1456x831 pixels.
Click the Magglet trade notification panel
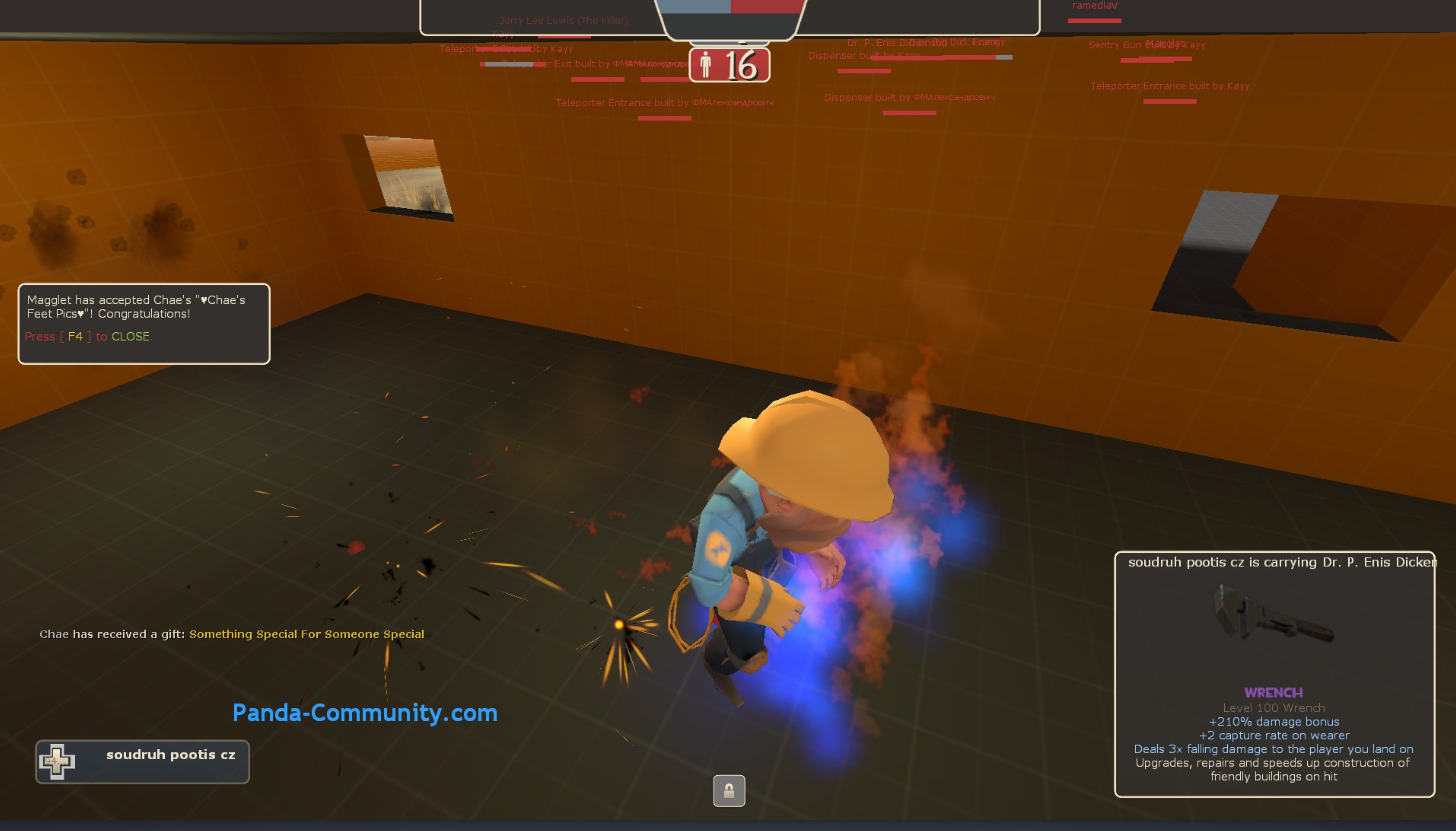point(144,323)
